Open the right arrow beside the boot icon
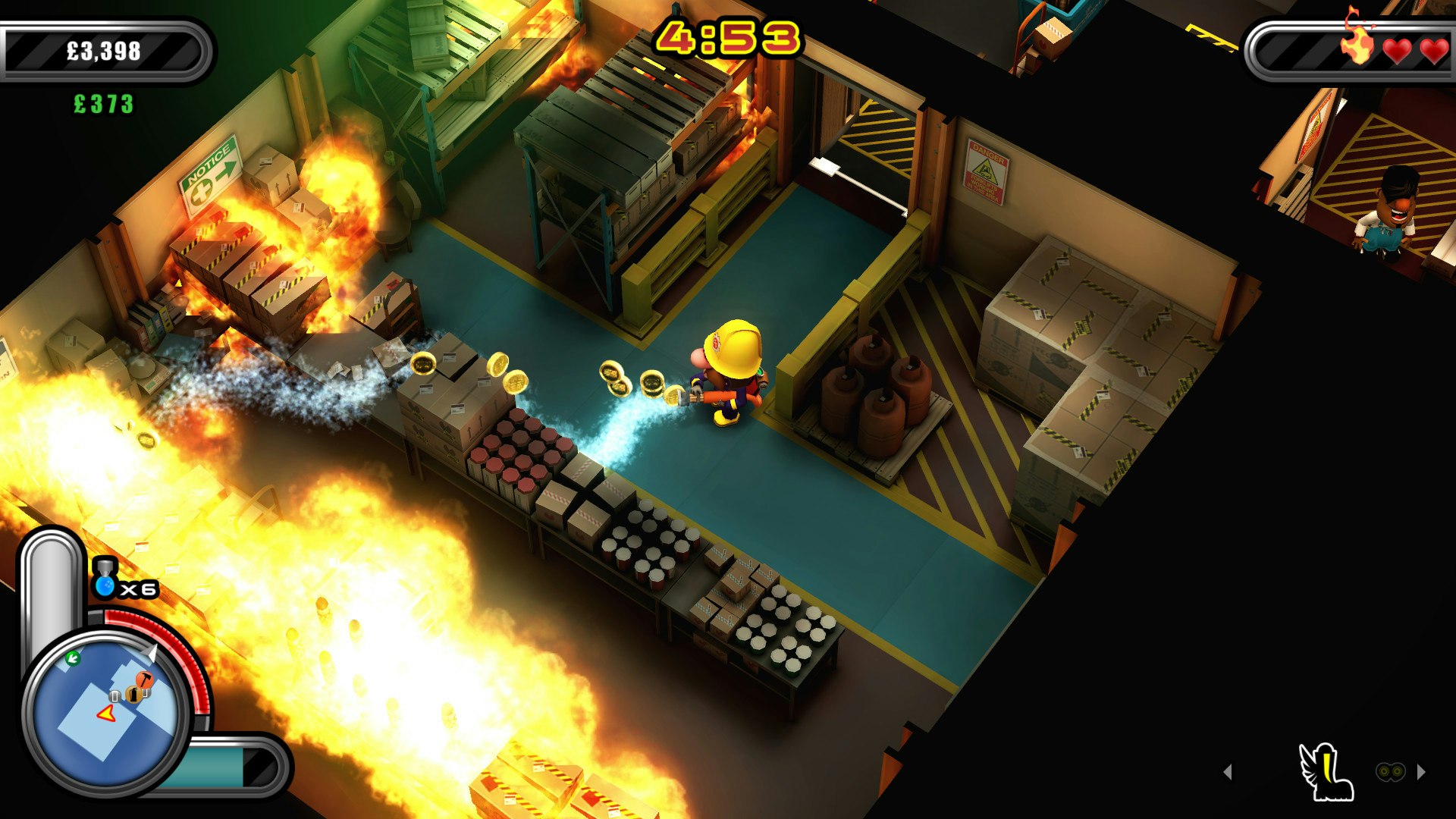This screenshot has height=819, width=1456. click(1420, 771)
